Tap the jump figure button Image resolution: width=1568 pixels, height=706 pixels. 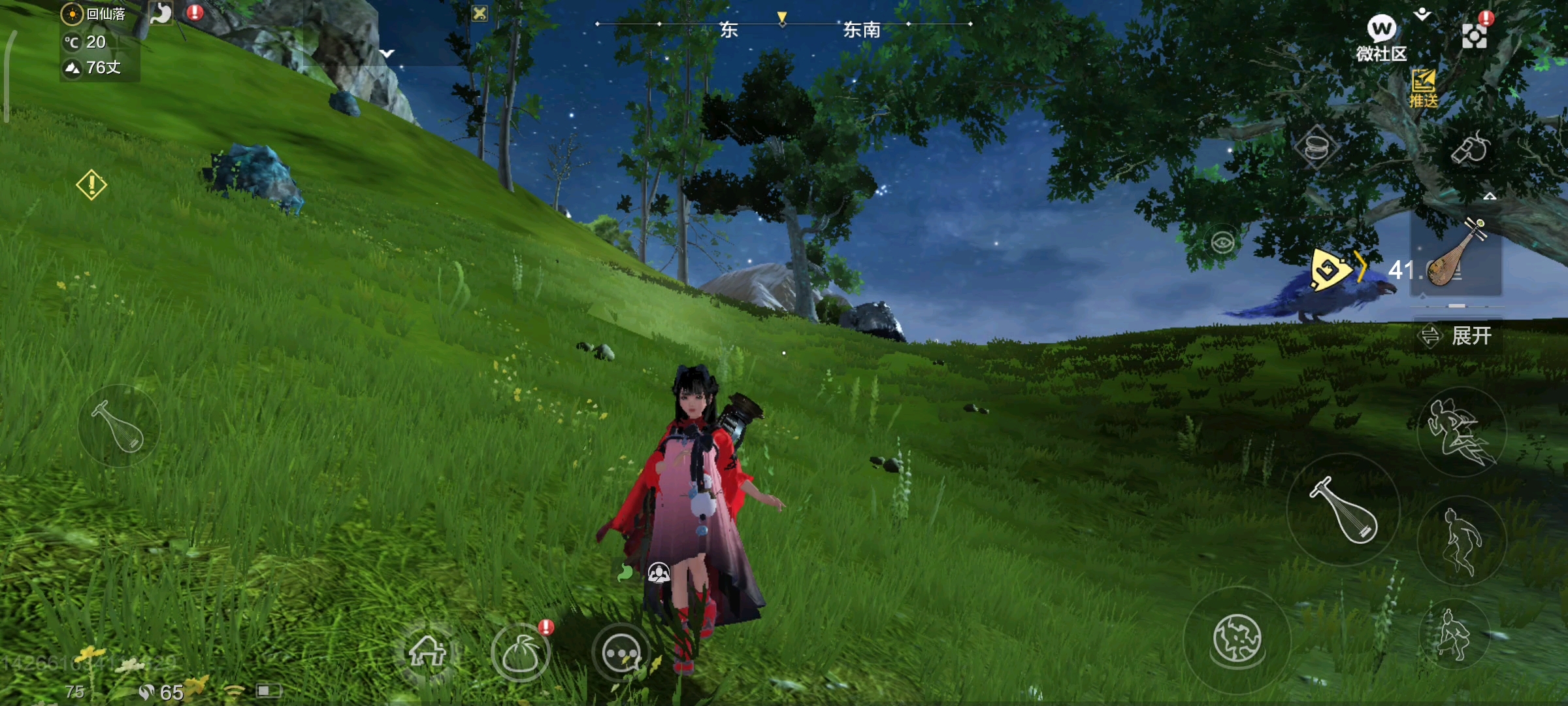1461,540
